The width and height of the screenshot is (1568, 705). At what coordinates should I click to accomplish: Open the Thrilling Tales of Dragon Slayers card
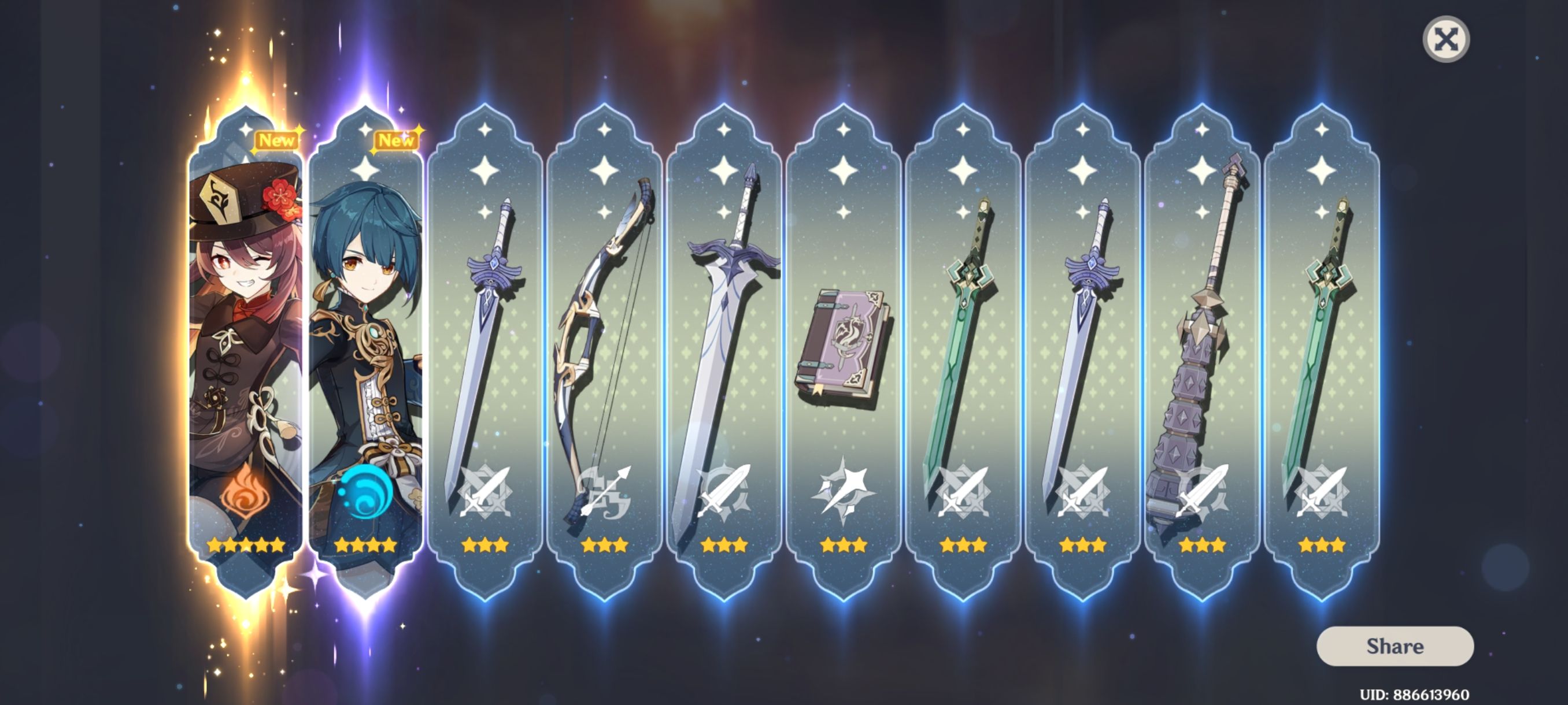[842, 347]
